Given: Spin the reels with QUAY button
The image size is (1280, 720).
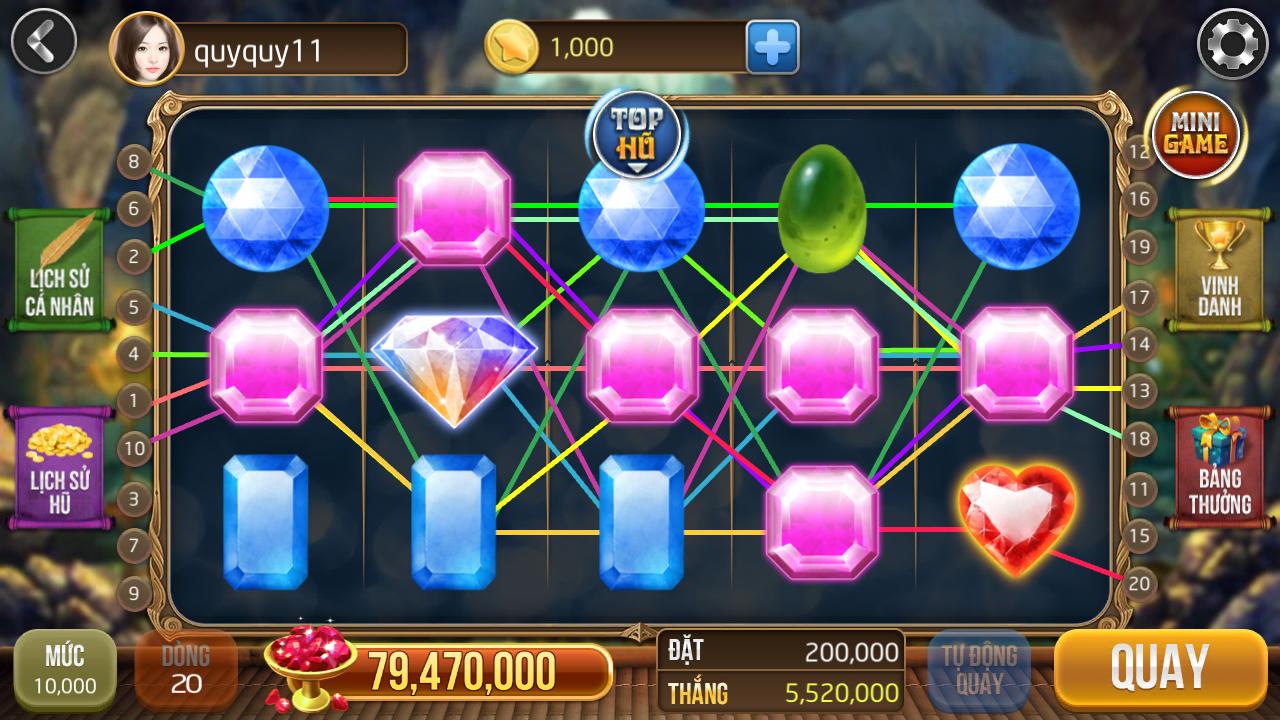Looking at the screenshot, I should (1159, 667).
